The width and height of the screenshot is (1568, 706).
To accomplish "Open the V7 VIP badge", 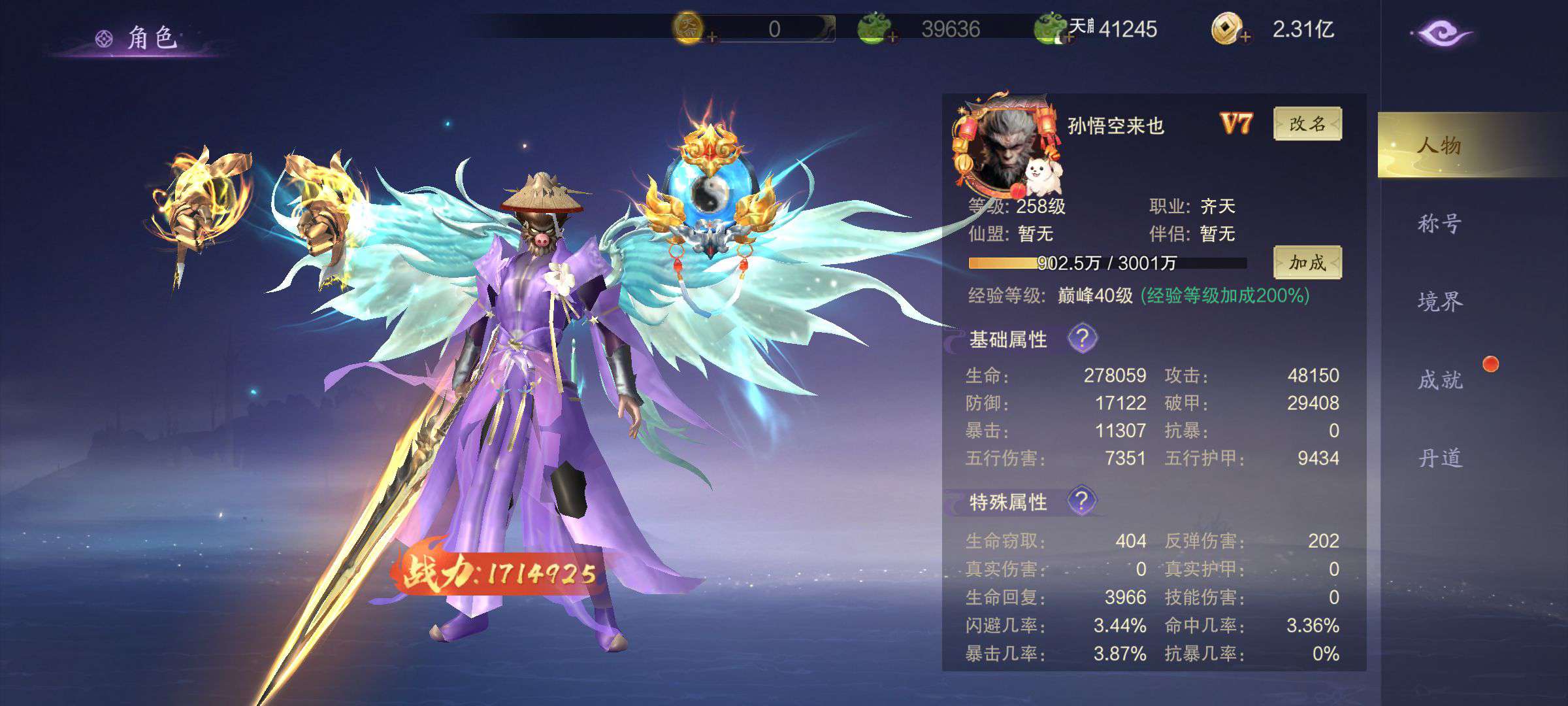I will click(x=1235, y=124).
